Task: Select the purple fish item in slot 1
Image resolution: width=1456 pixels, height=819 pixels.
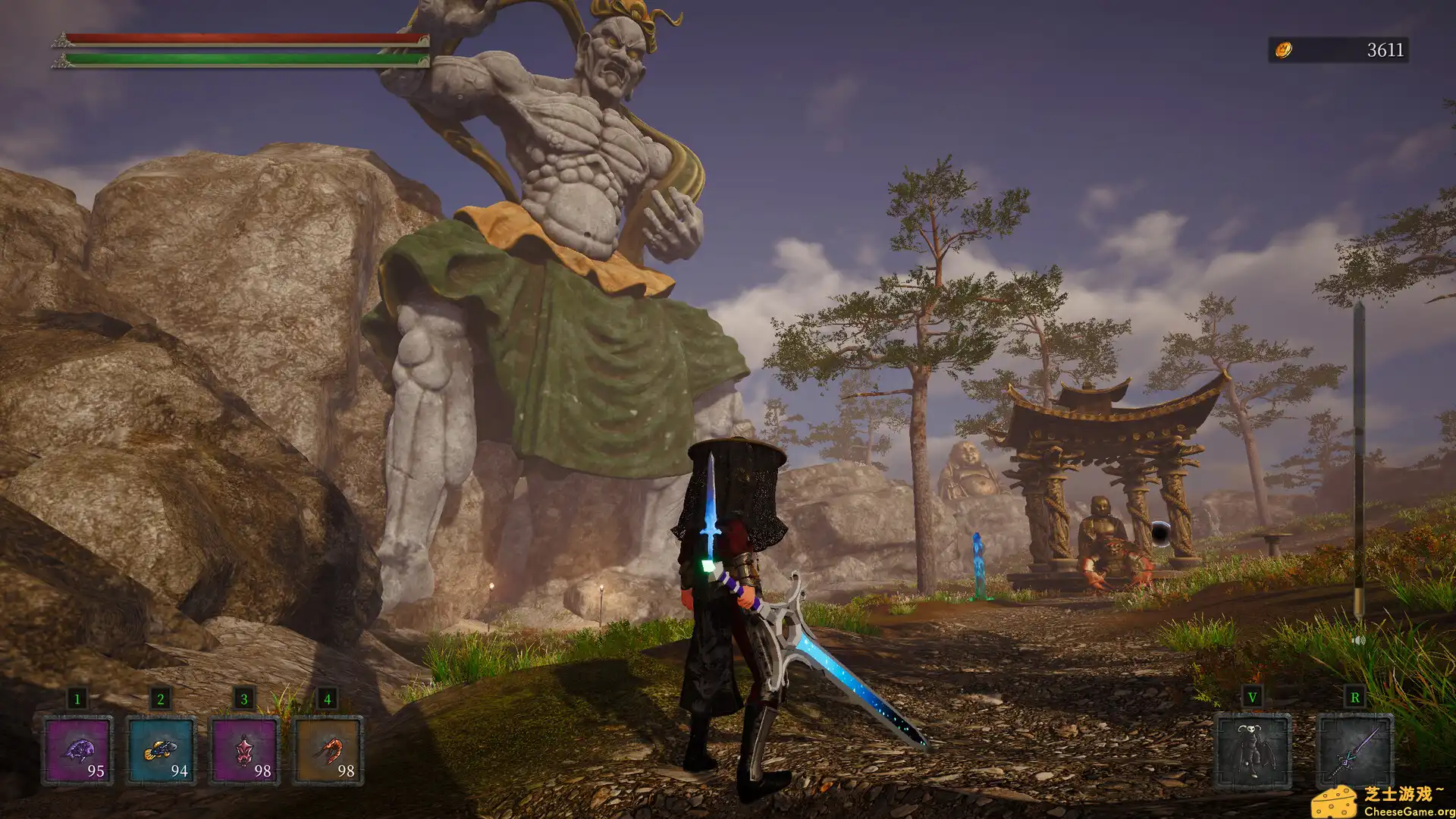Action: 79,751
